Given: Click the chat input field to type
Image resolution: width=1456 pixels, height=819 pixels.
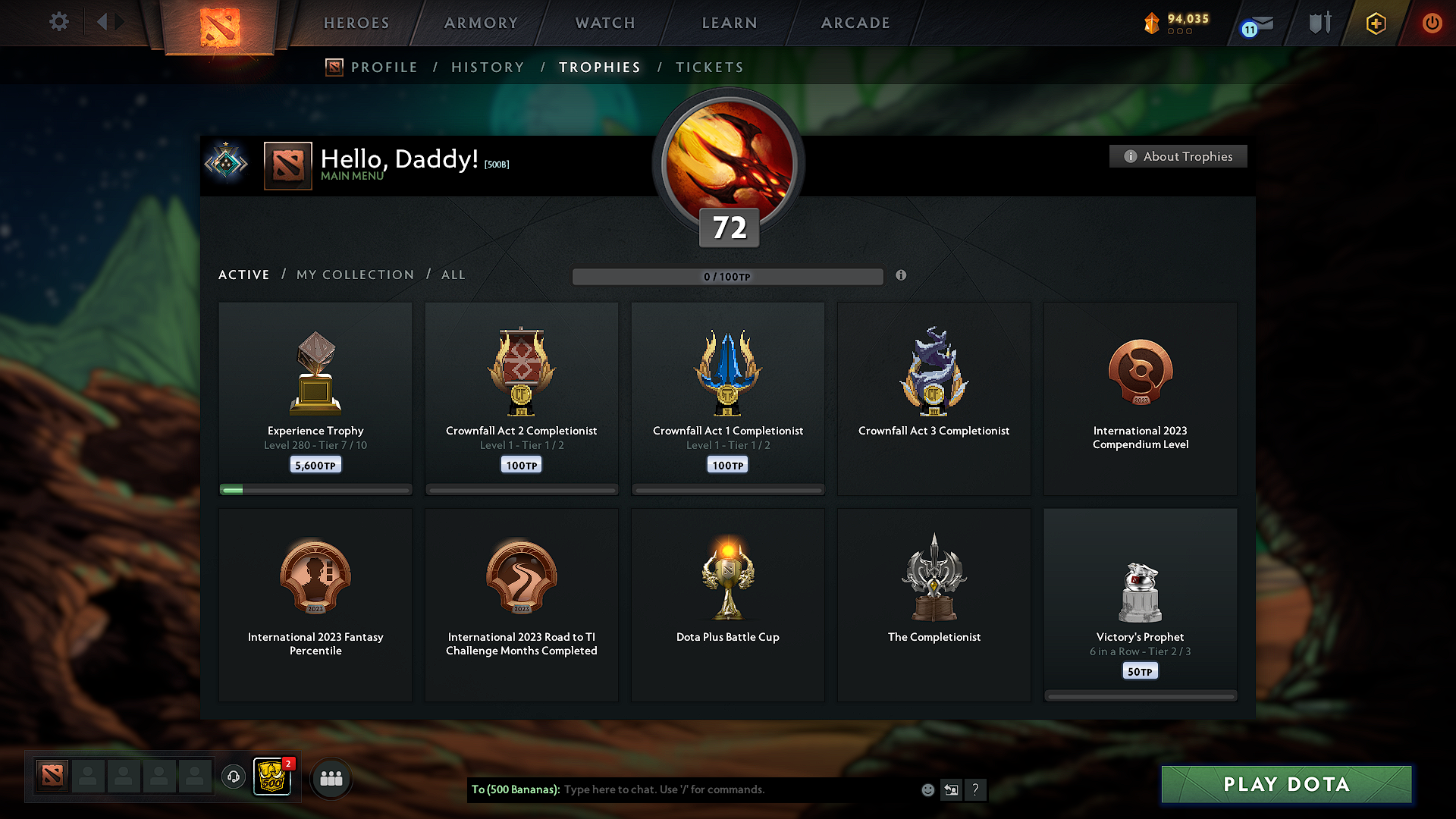Looking at the screenshot, I should (720, 789).
